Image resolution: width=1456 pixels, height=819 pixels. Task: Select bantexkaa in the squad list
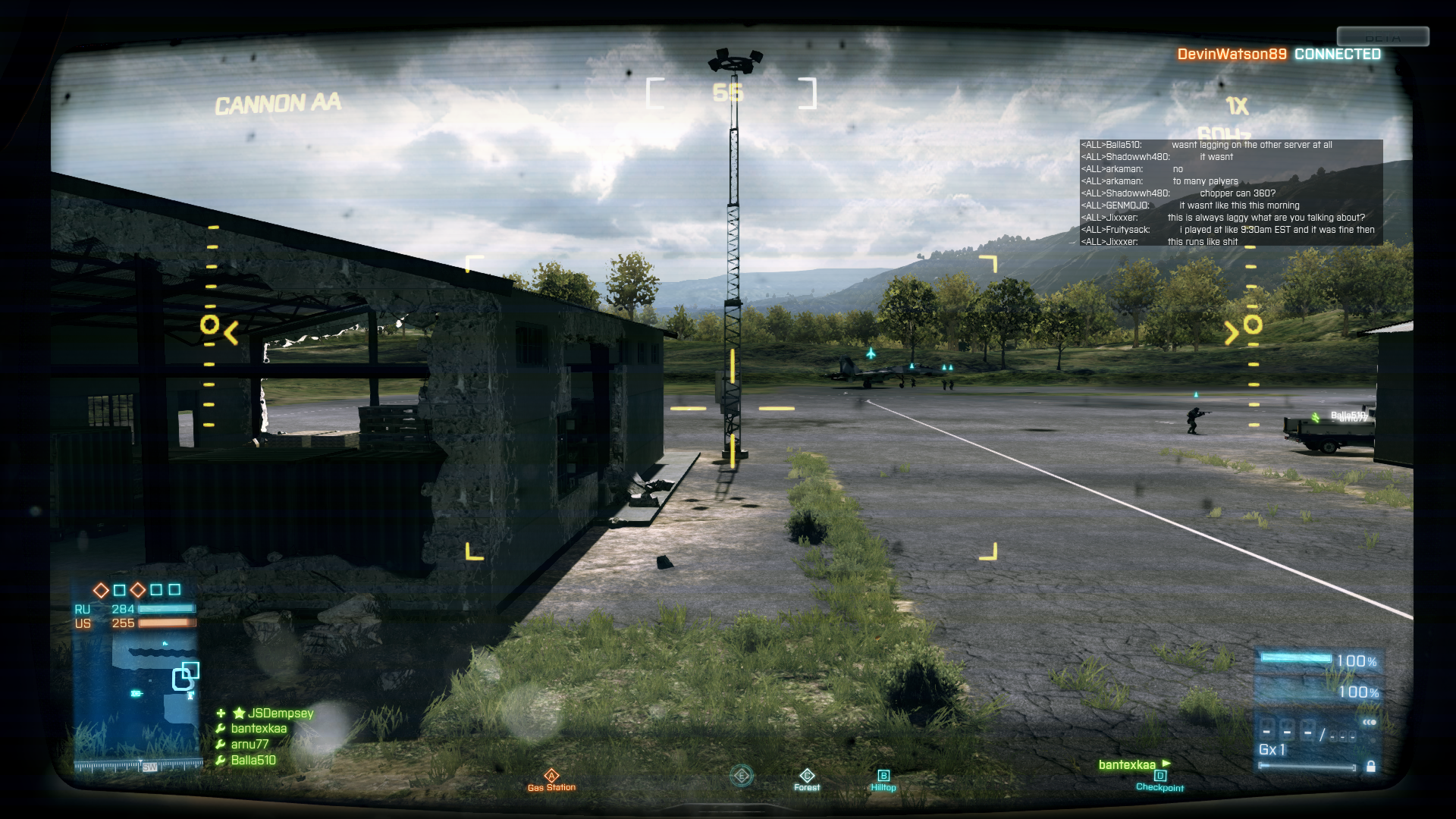[x=259, y=729]
